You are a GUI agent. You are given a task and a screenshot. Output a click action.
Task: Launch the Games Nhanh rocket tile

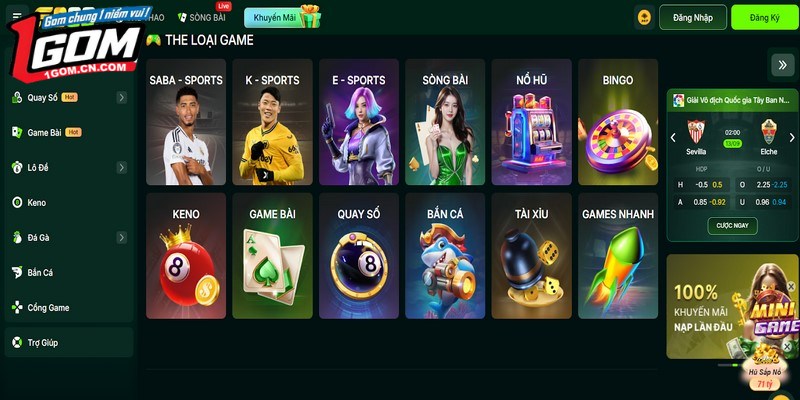pyautogui.click(x=618, y=256)
